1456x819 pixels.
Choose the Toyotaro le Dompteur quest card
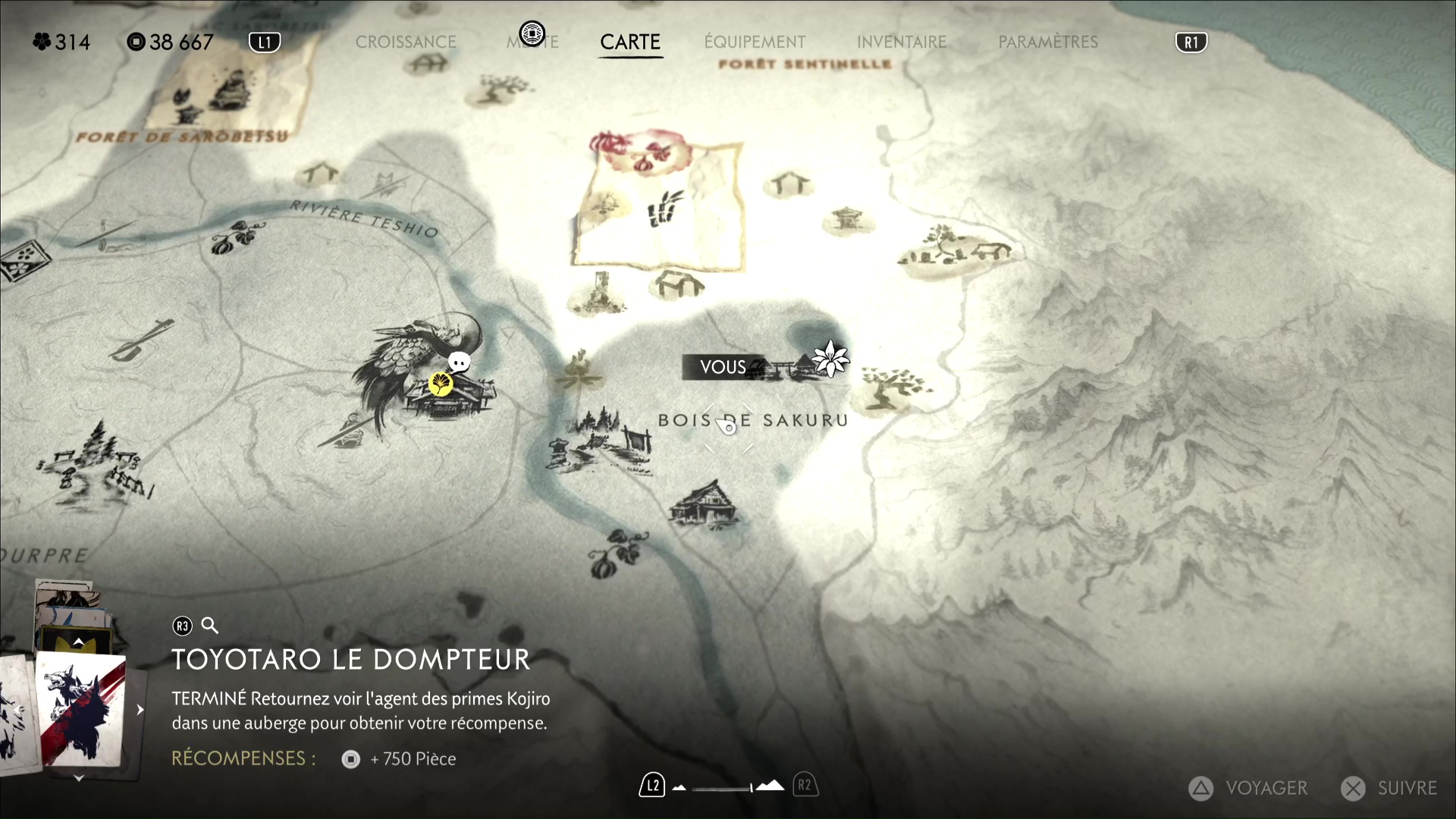(80, 709)
